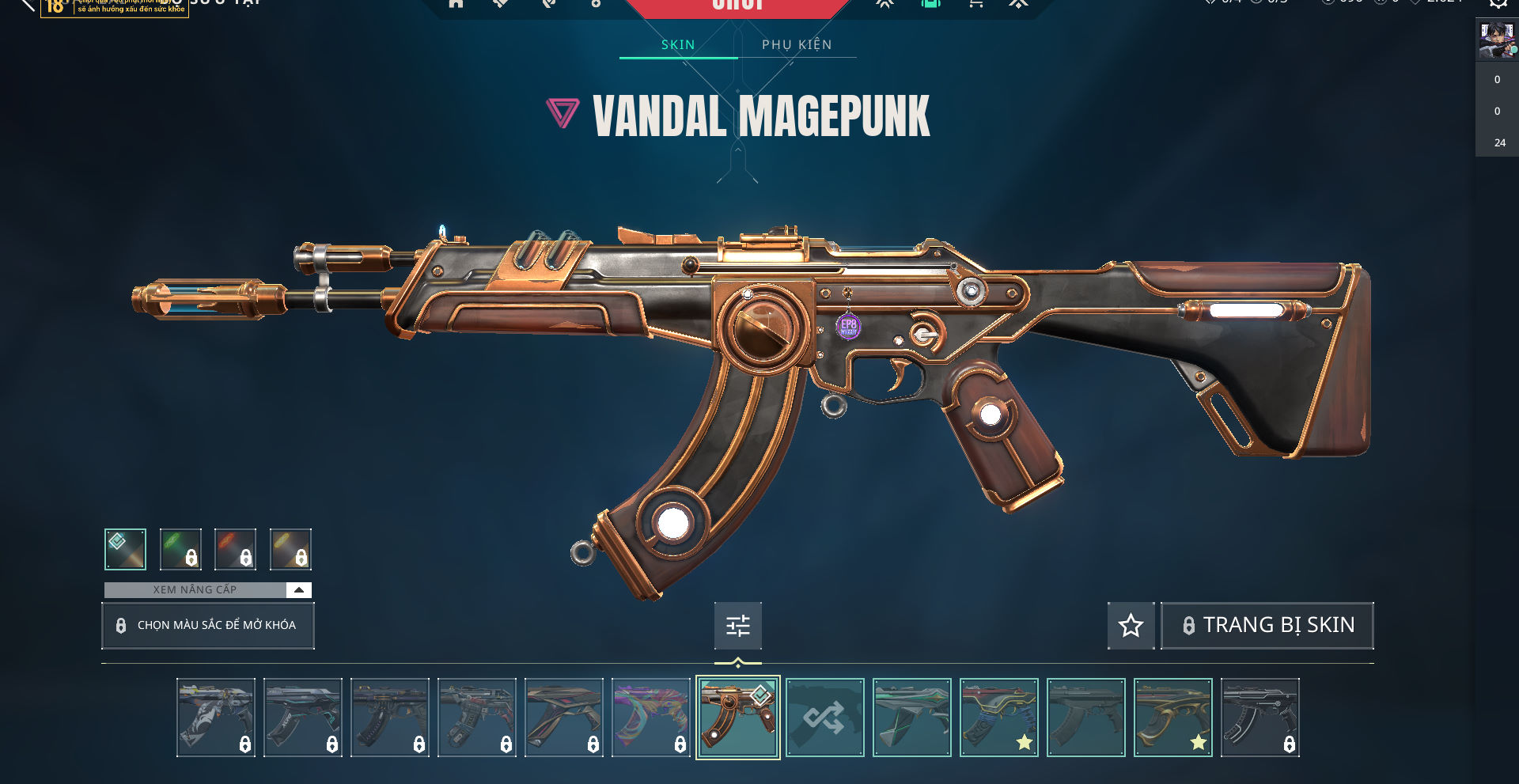Switch to the Phụ Kiện tab
The width and height of the screenshot is (1519, 784).
[797, 44]
